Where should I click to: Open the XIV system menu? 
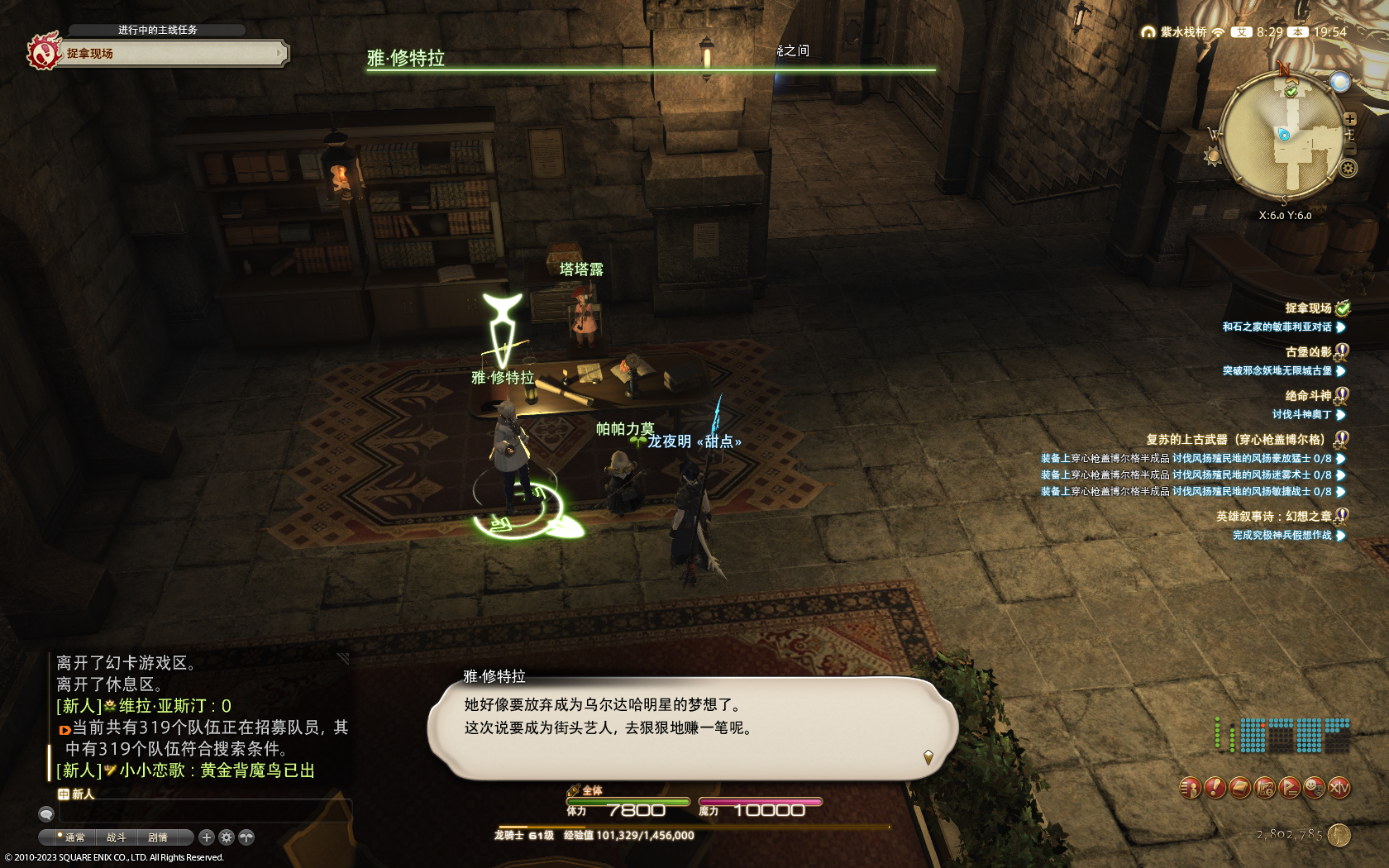[x=1339, y=788]
